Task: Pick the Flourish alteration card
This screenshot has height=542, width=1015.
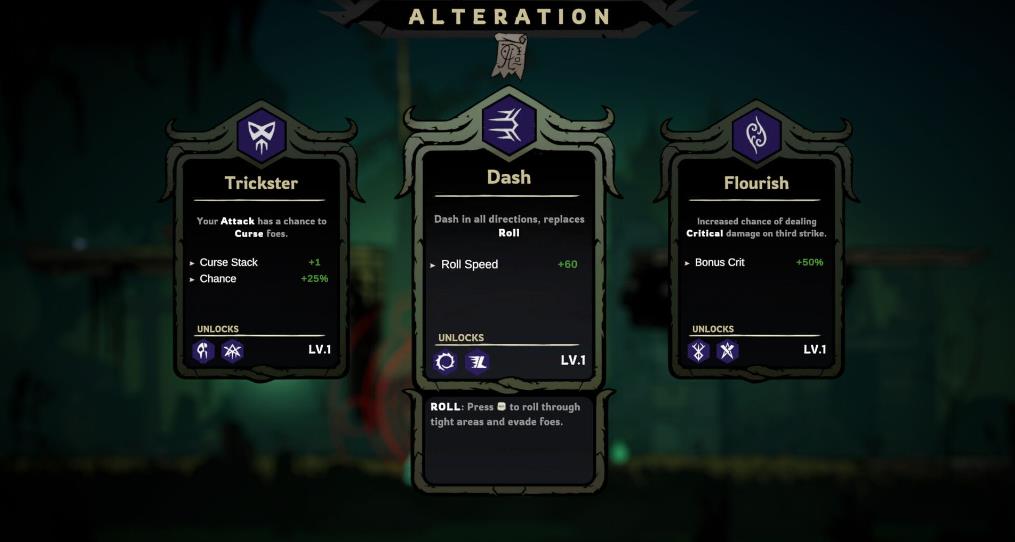Action: point(756,260)
